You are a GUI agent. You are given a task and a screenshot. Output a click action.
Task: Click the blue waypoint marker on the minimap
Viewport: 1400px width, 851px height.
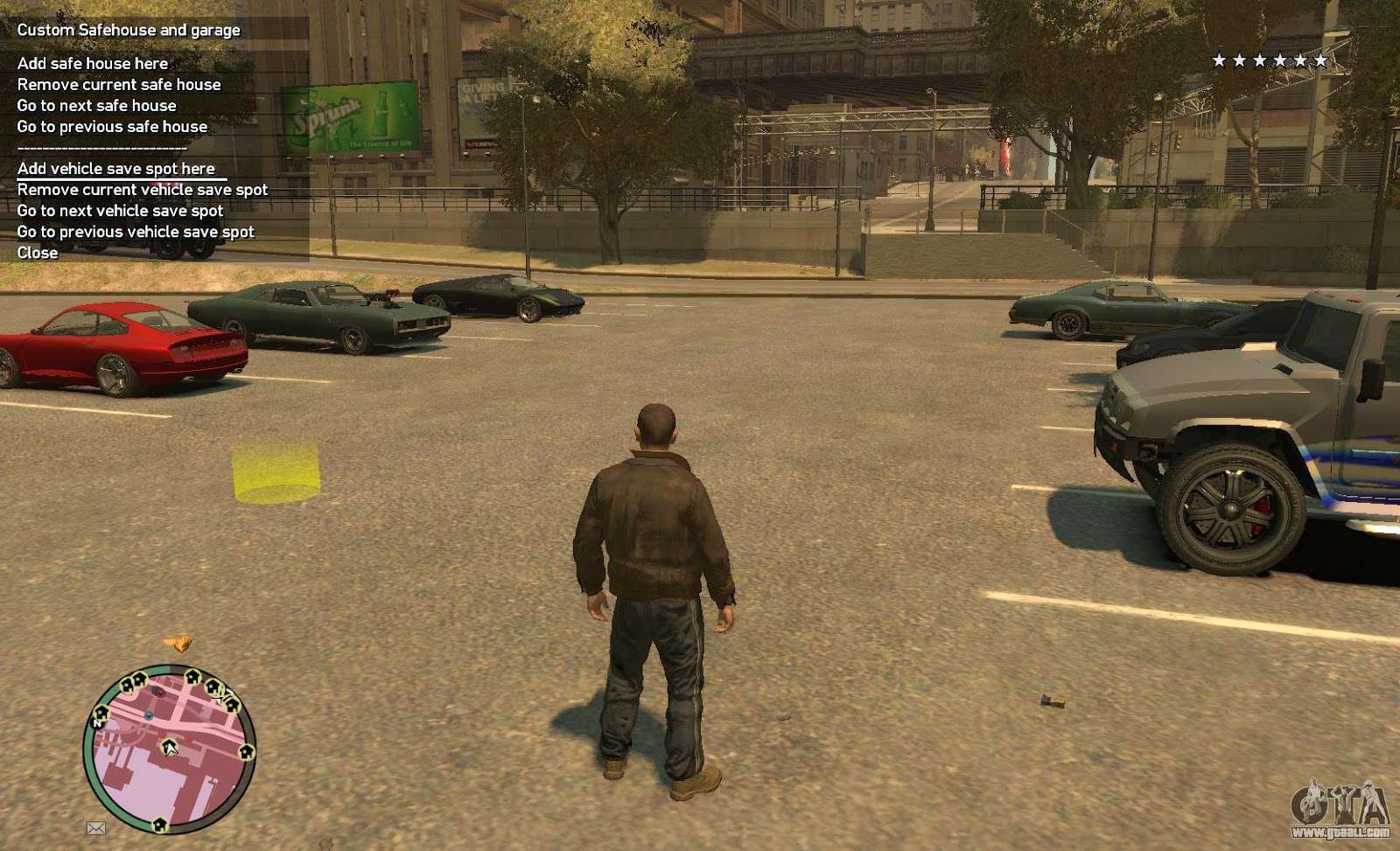point(148,716)
